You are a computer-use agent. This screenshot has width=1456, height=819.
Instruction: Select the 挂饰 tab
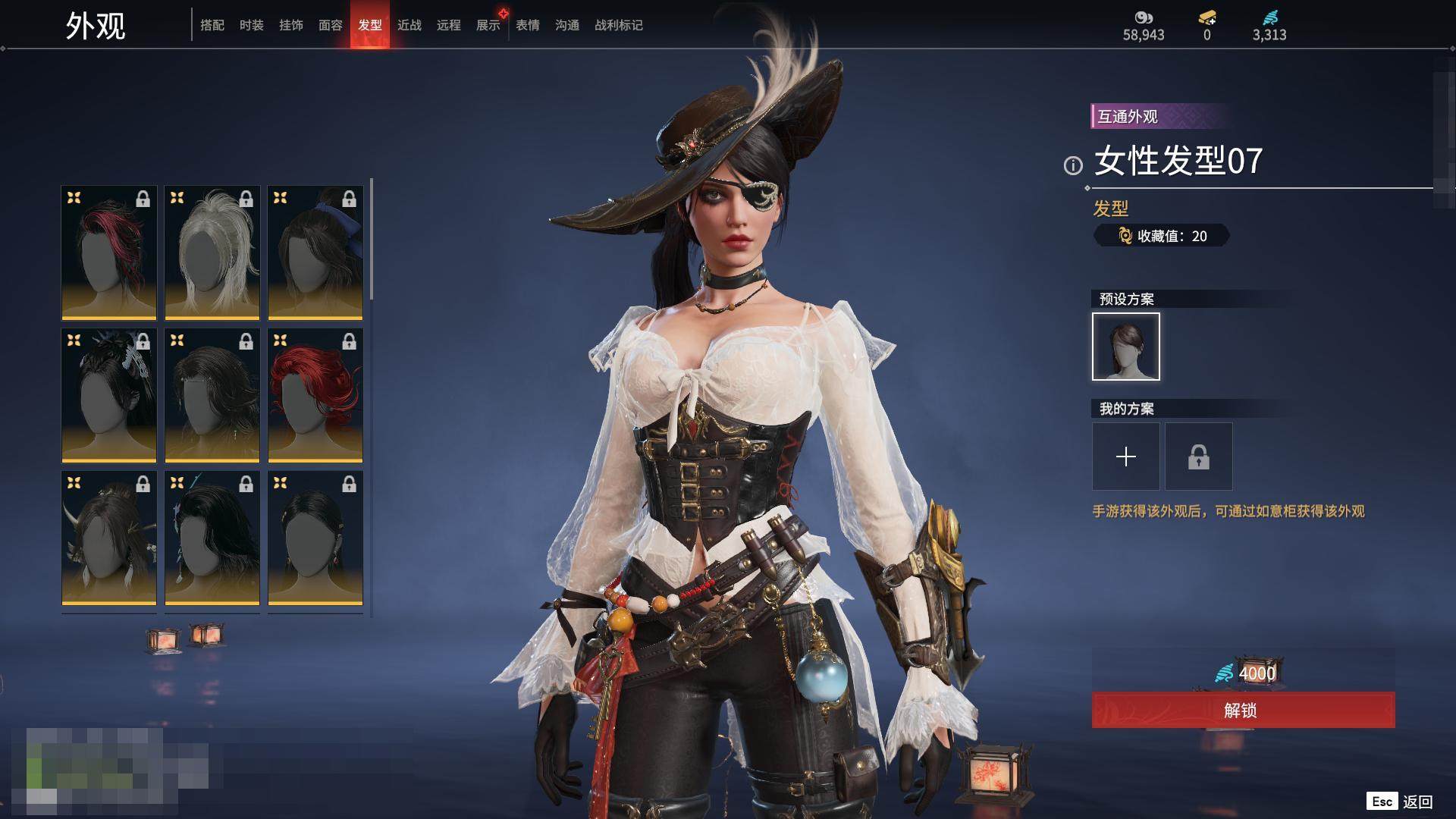[291, 25]
